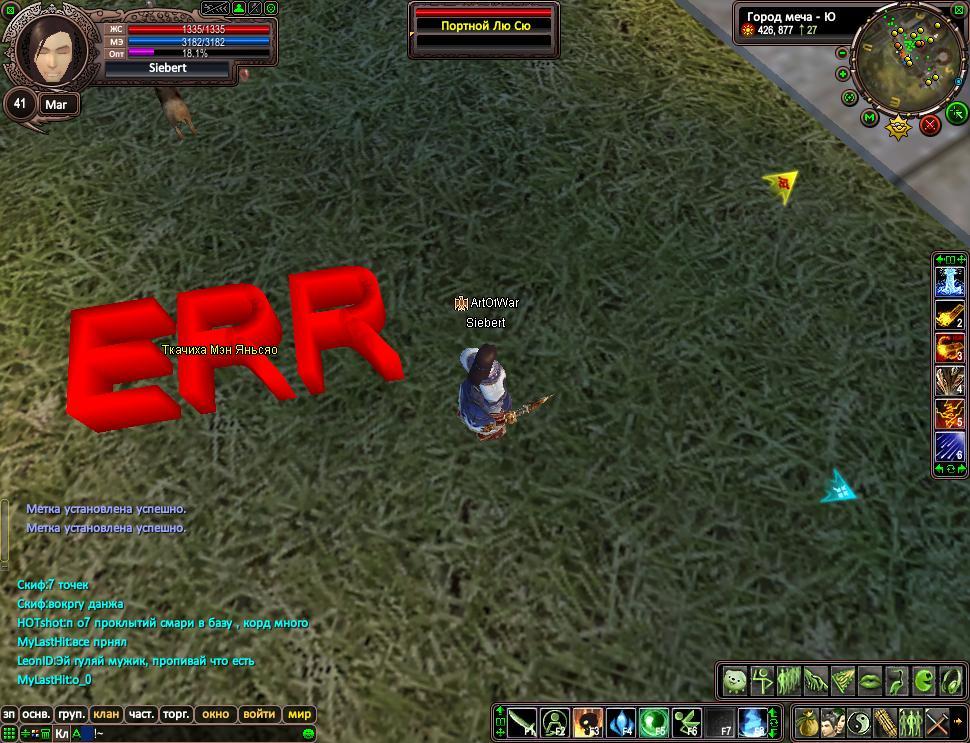Screen dimensions: 970x743
Task: Zoom out the minimap with minus button
Action: 842,52
